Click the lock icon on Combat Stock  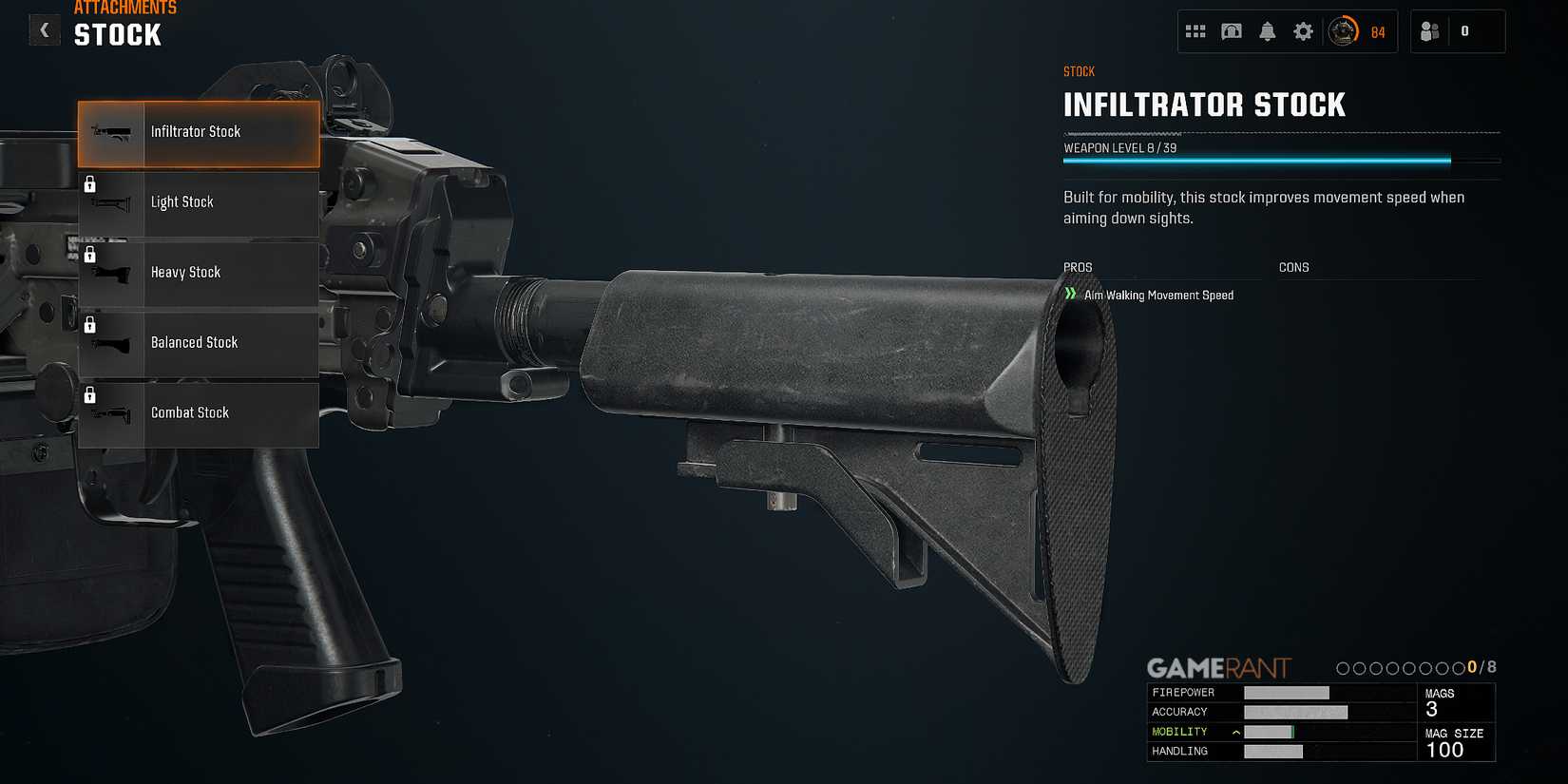click(91, 394)
